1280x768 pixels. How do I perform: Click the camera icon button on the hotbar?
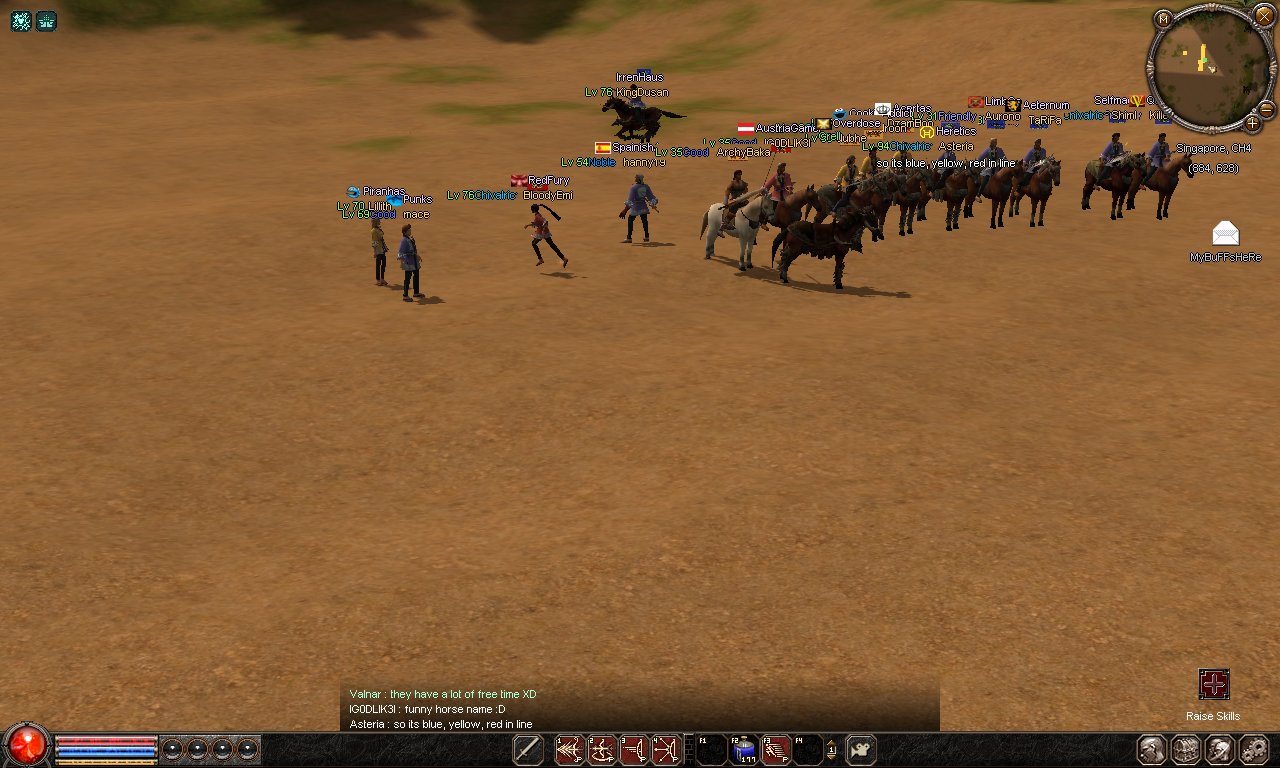coord(861,749)
